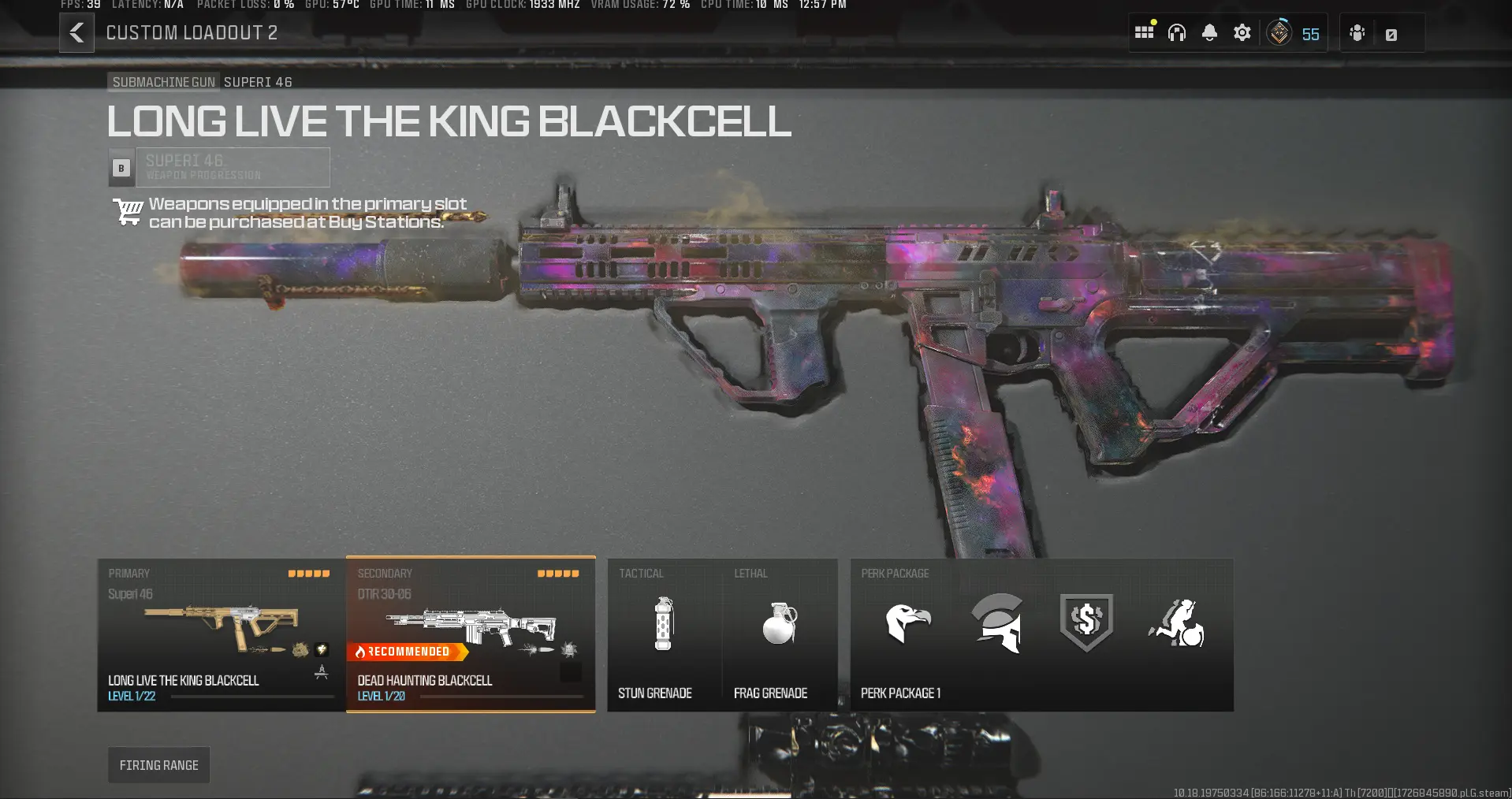The width and height of the screenshot is (1512, 799).
Task: Click the back arrow on Custom Loadout 2
Action: point(76,33)
